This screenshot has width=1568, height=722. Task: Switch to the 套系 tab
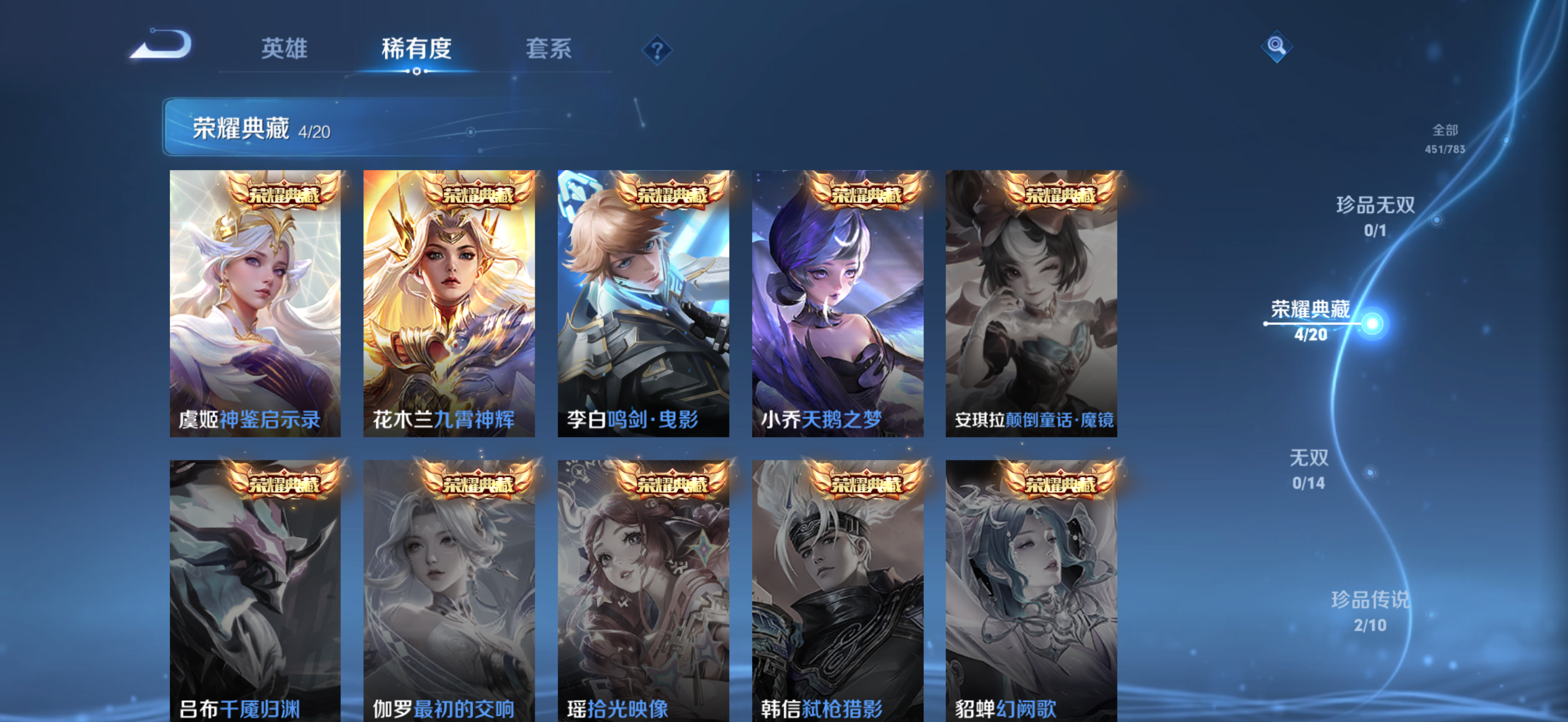(548, 49)
